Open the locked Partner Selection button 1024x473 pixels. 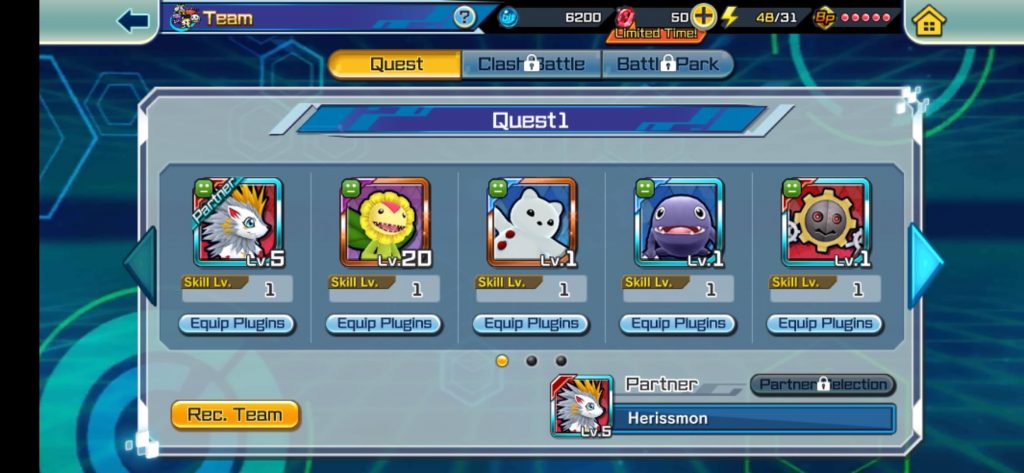click(x=822, y=385)
